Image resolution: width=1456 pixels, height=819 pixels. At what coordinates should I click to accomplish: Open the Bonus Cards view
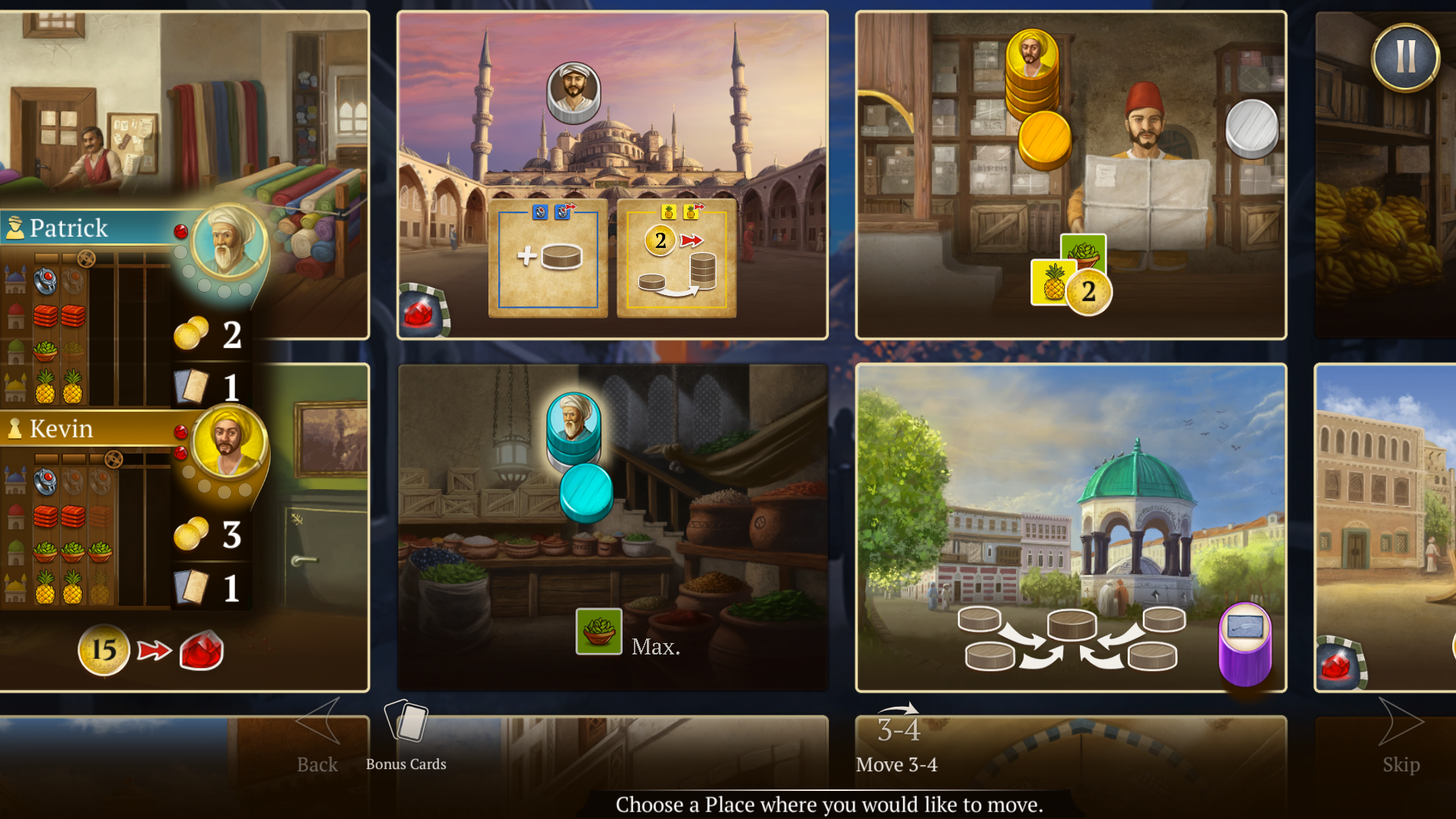pyautogui.click(x=406, y=734)
